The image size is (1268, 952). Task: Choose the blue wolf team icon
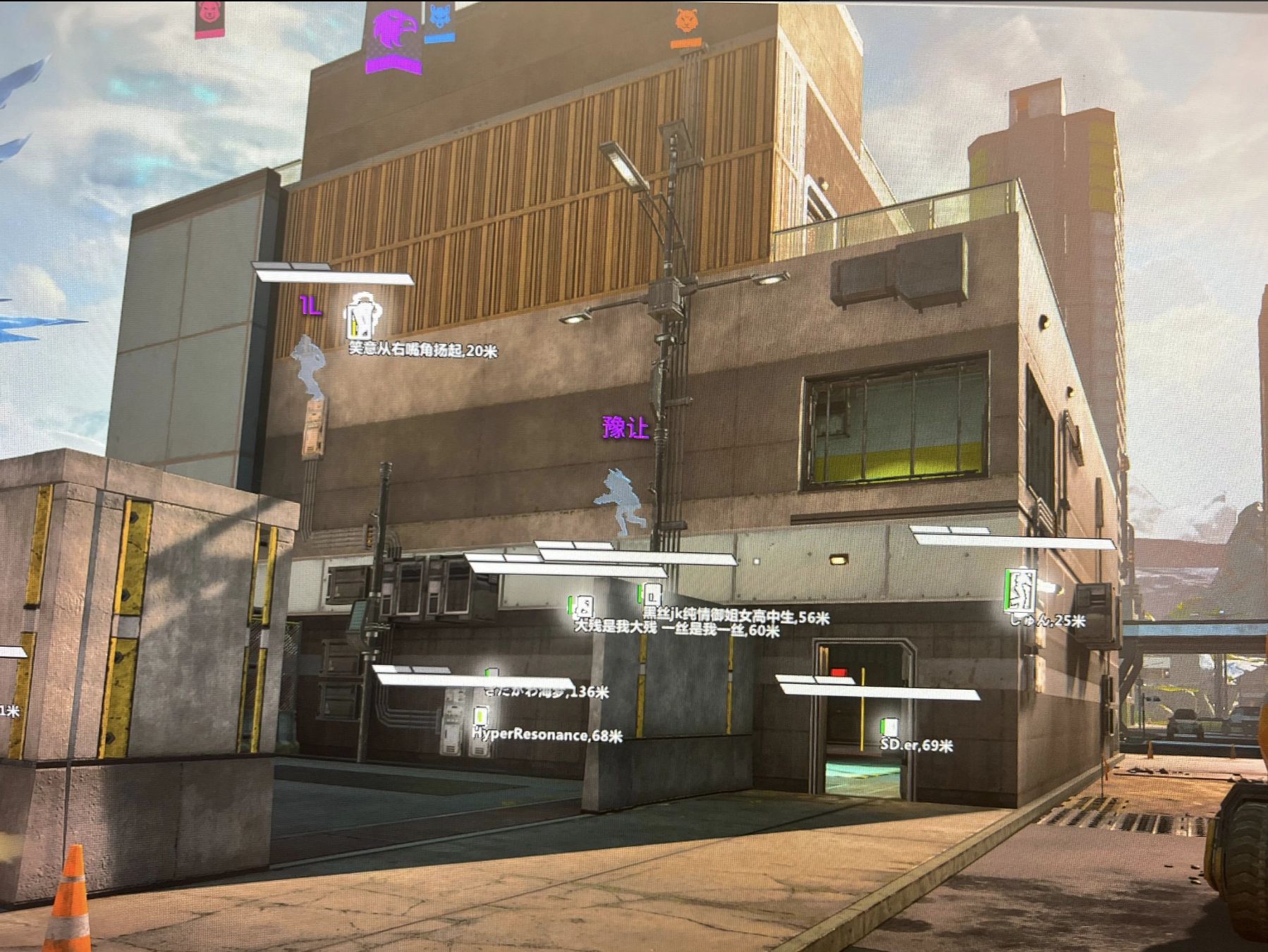(x=439, y=17)
